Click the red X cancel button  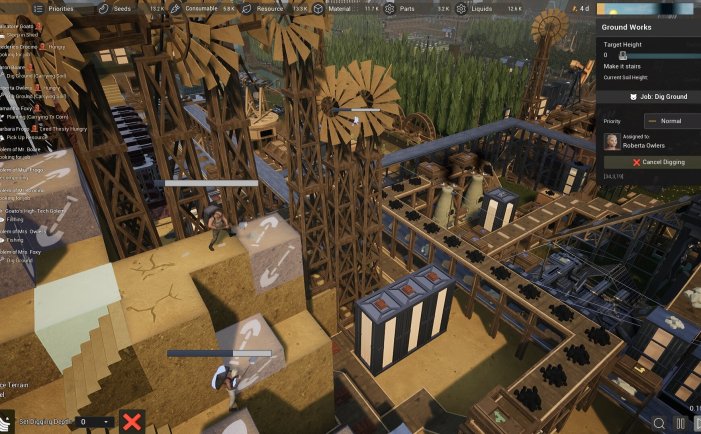[x=131, y=421]
